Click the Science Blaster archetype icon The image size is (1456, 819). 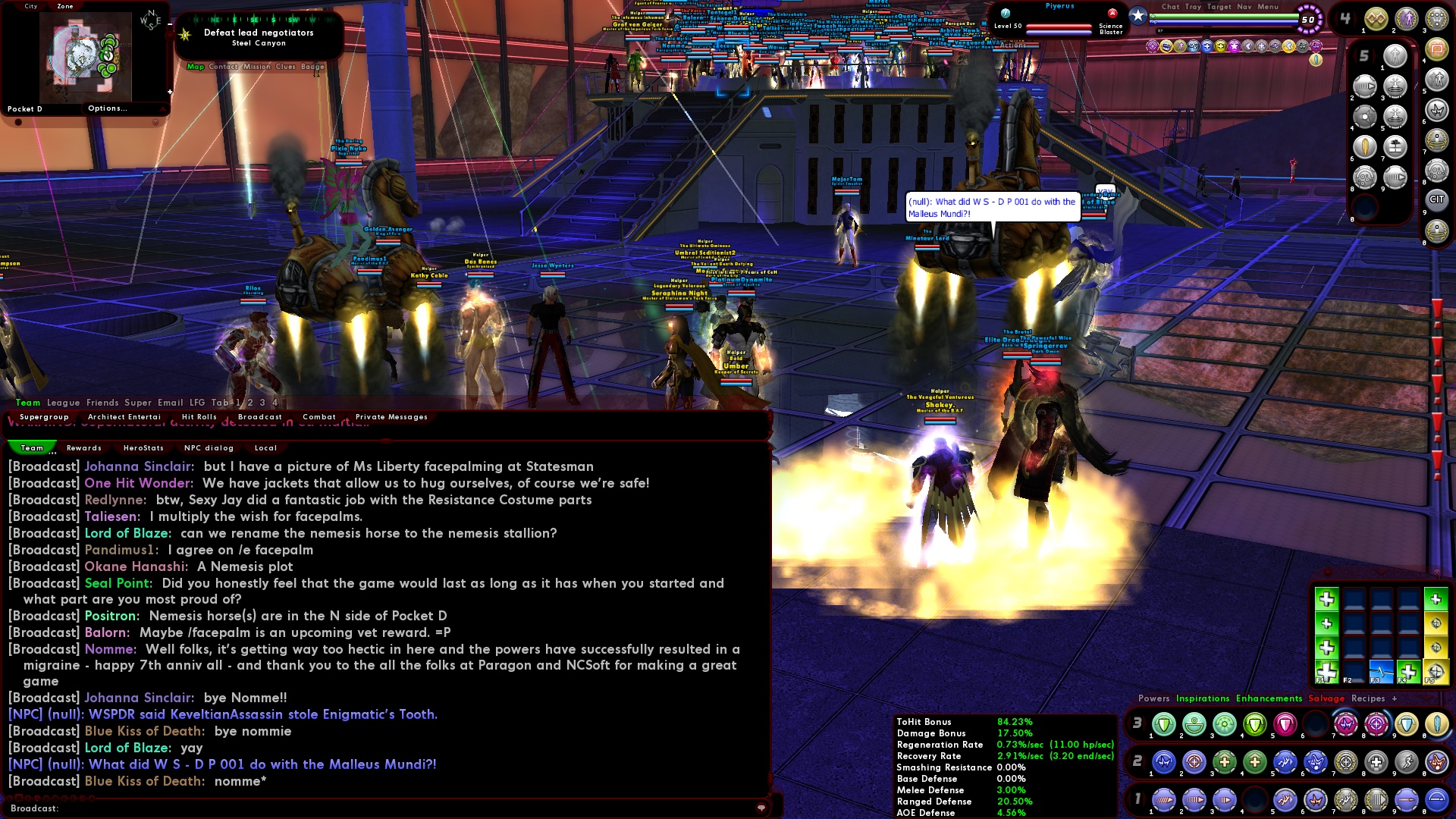coord(1112,14)
